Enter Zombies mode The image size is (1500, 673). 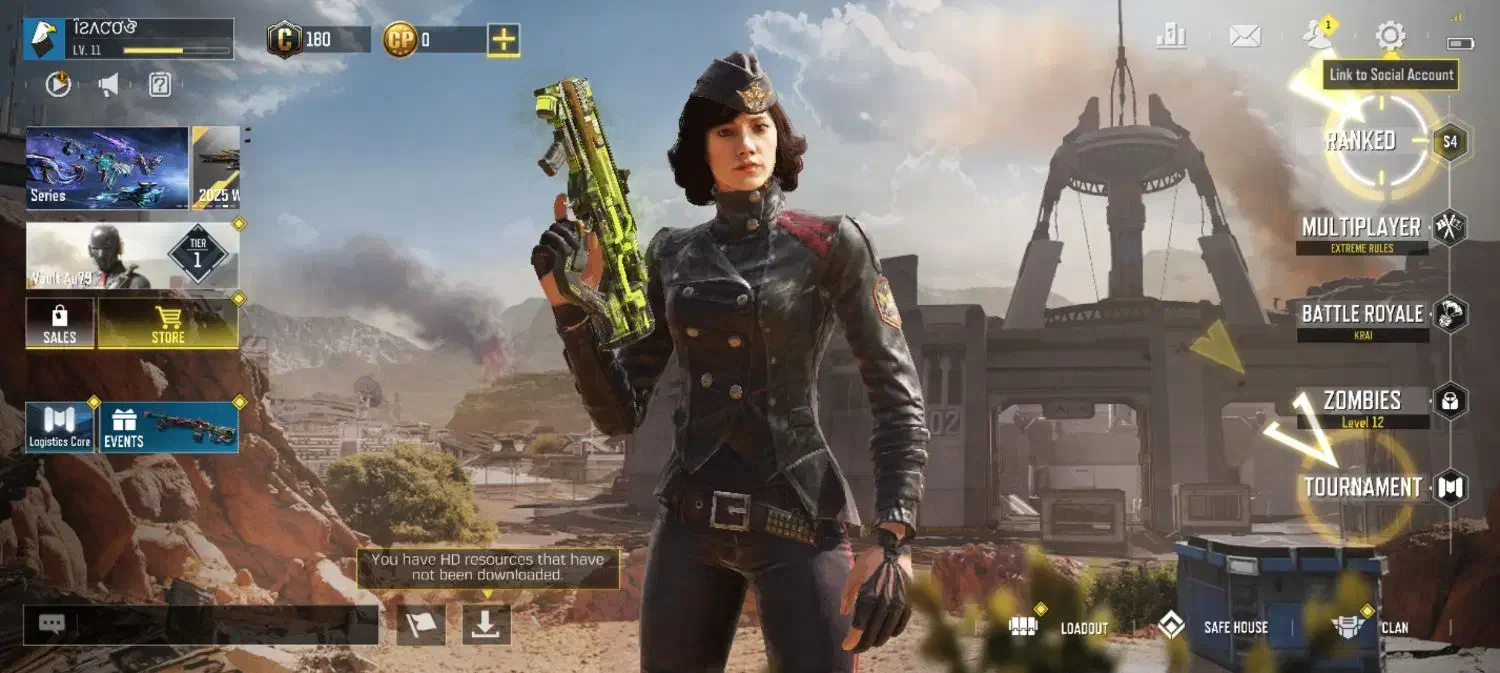point(1362,401)
